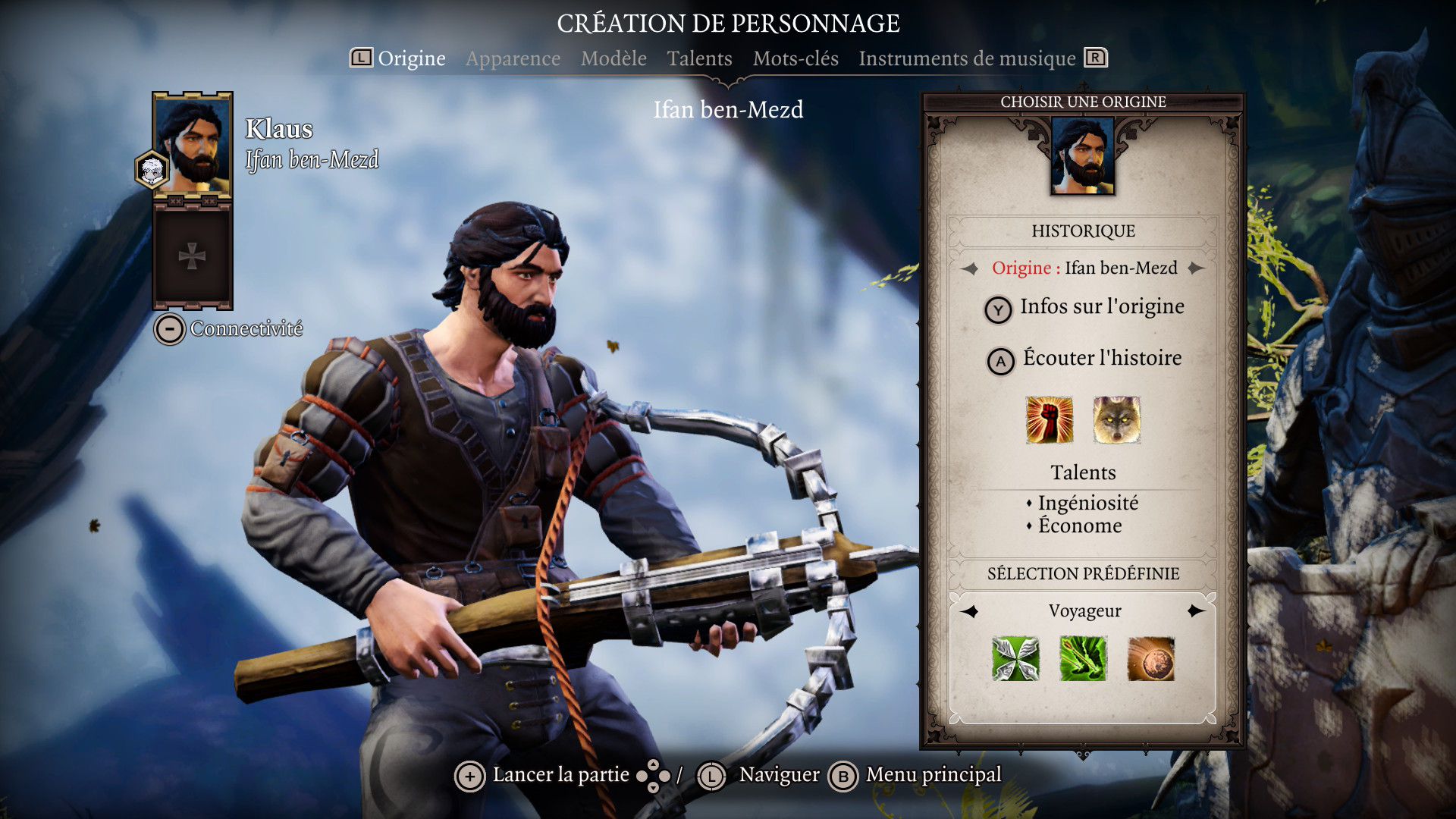Go to the Talents tab
The width and height of the screenshot is (1456, 819).
pyautogui.click(x=699, y=58)
